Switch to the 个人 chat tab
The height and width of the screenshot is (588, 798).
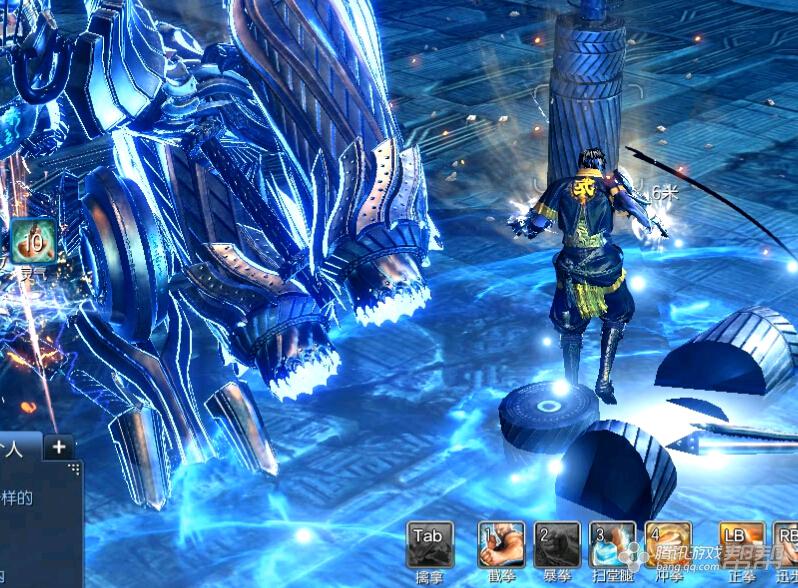(x=18, y=448)
